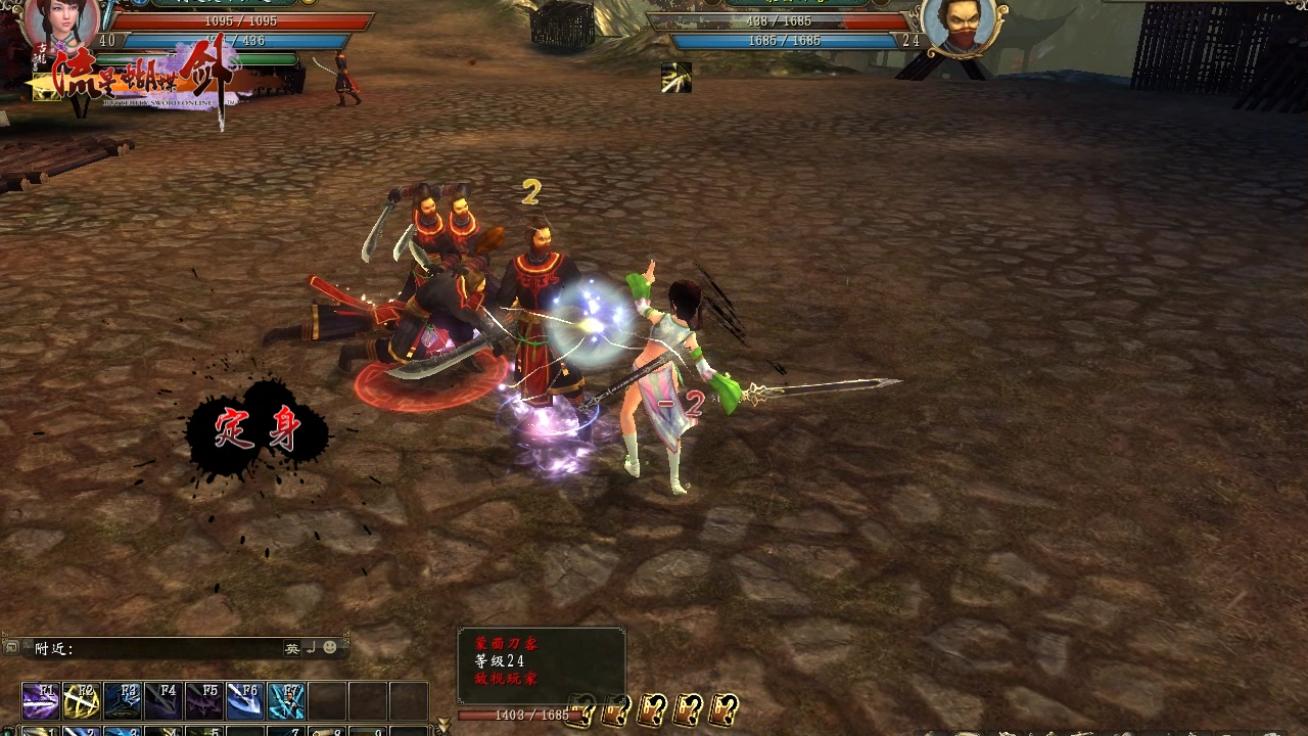Trigger the F3 dark blue skill
The width and height of the screenshot is (1308, 736).
point(122,701)
